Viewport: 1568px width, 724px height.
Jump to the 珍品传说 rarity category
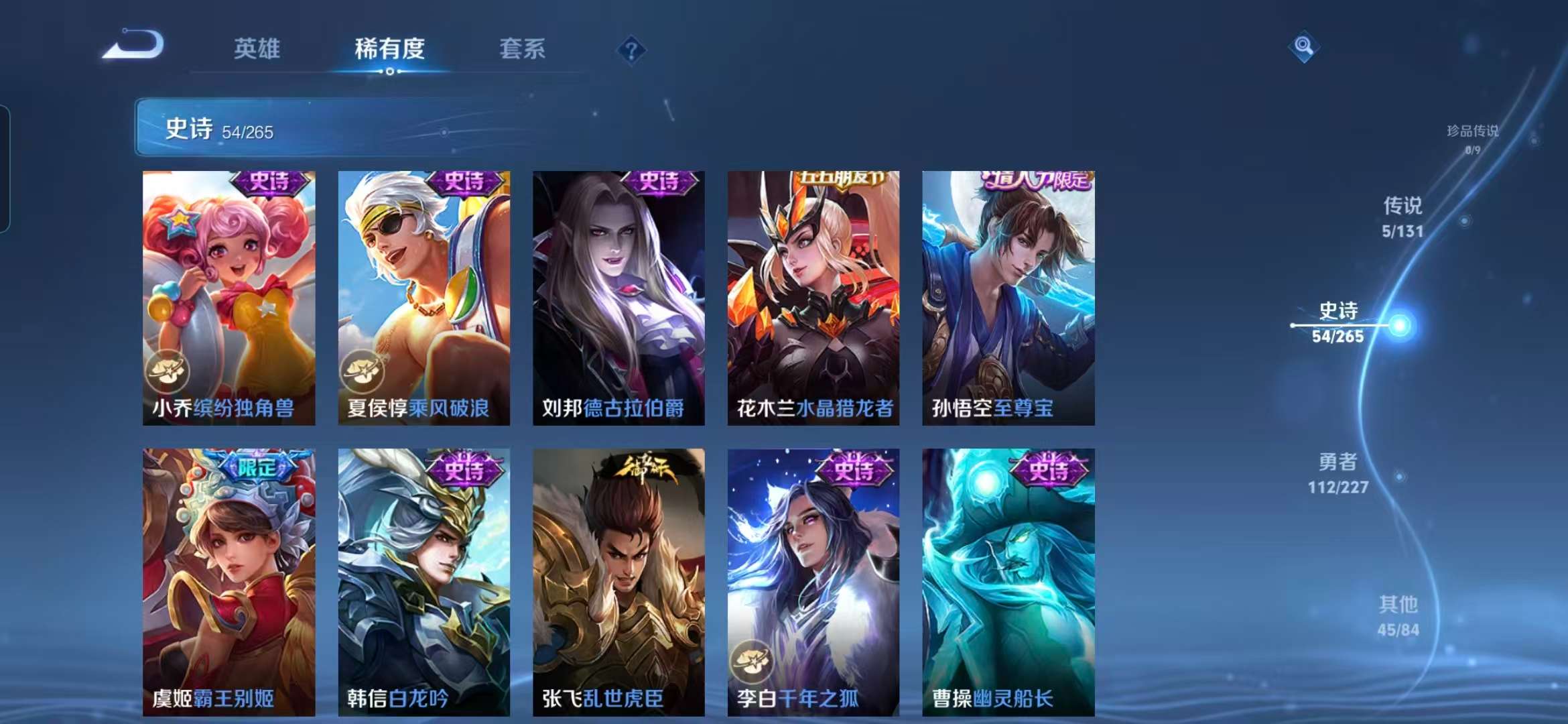point(1472,138)
